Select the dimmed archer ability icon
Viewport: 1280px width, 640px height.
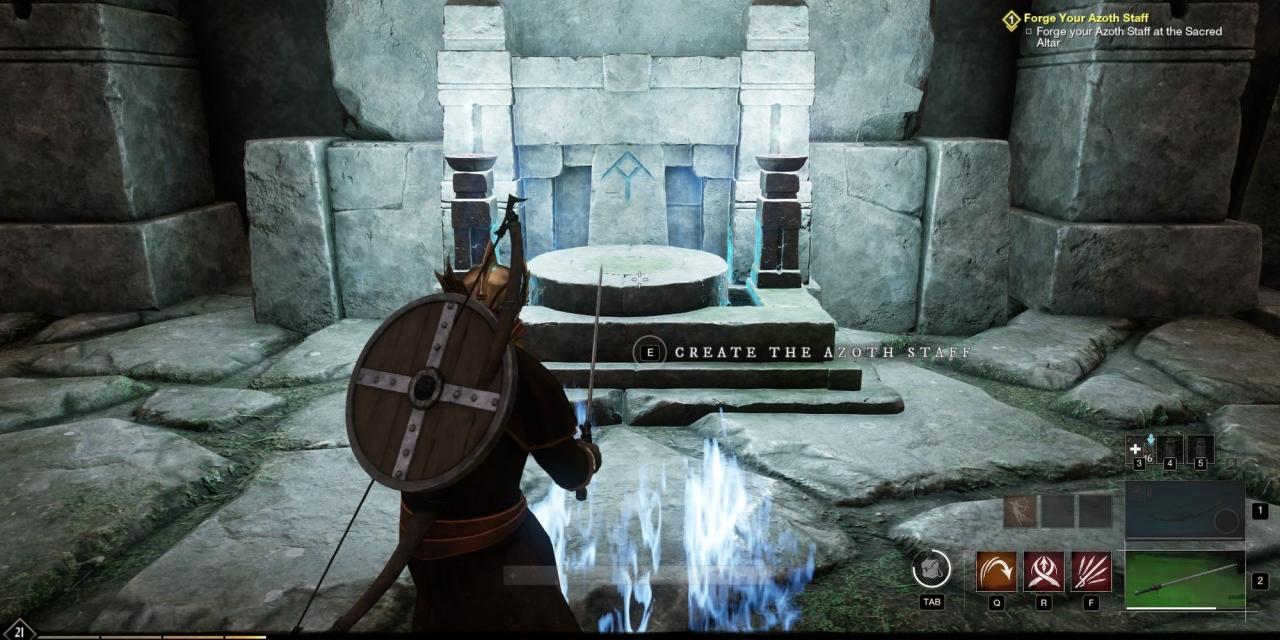[x=1020, y=511]
